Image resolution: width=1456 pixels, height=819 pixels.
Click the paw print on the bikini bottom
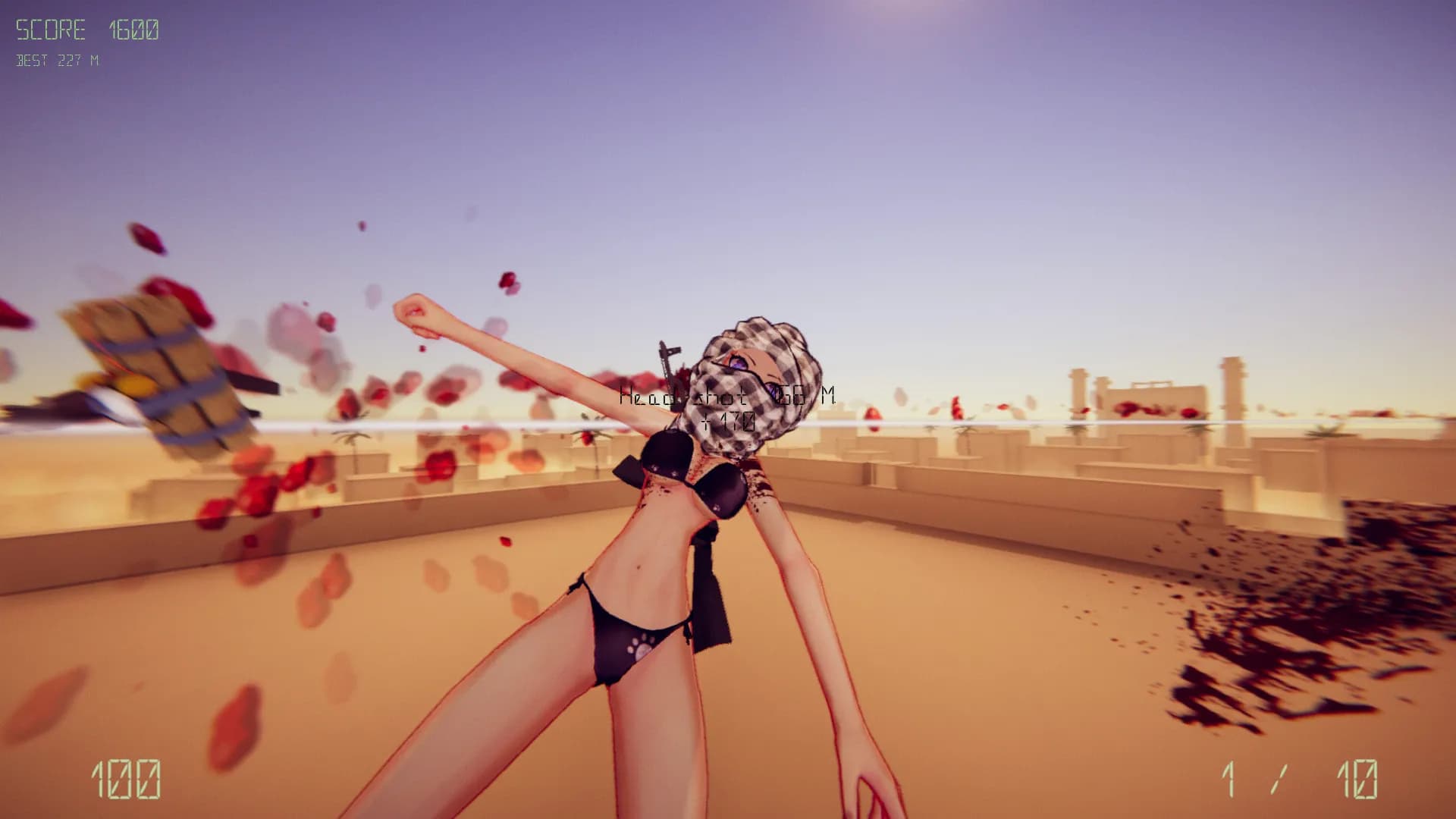tap(641, 646)
